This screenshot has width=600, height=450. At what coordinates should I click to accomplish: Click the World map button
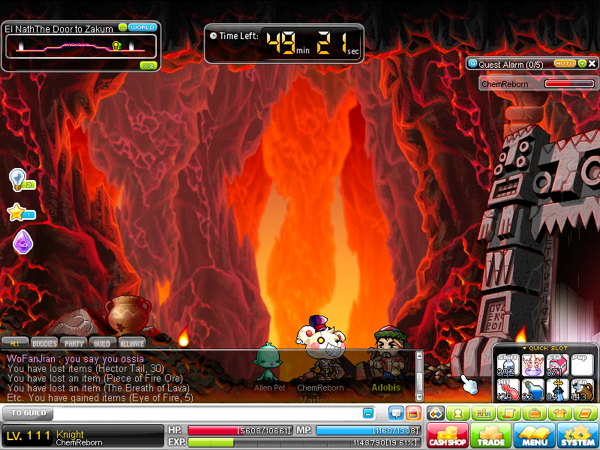[138, 28]
